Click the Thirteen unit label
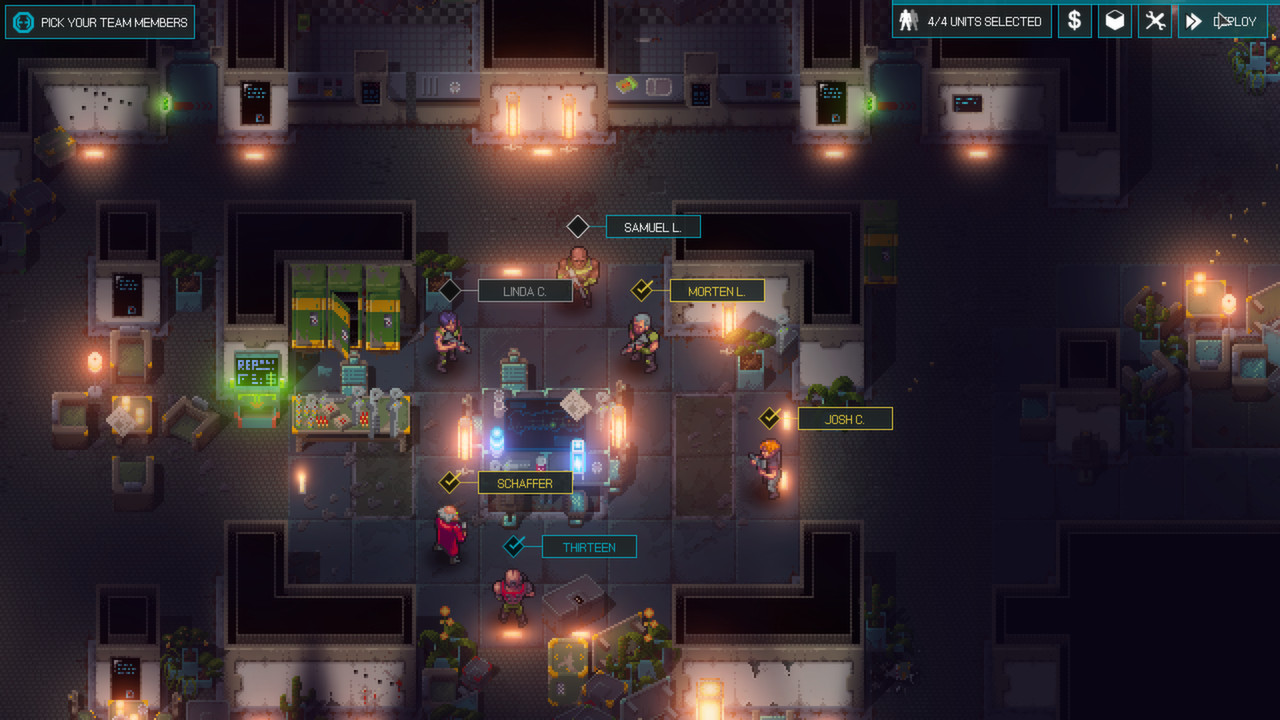 coord(589,547)
